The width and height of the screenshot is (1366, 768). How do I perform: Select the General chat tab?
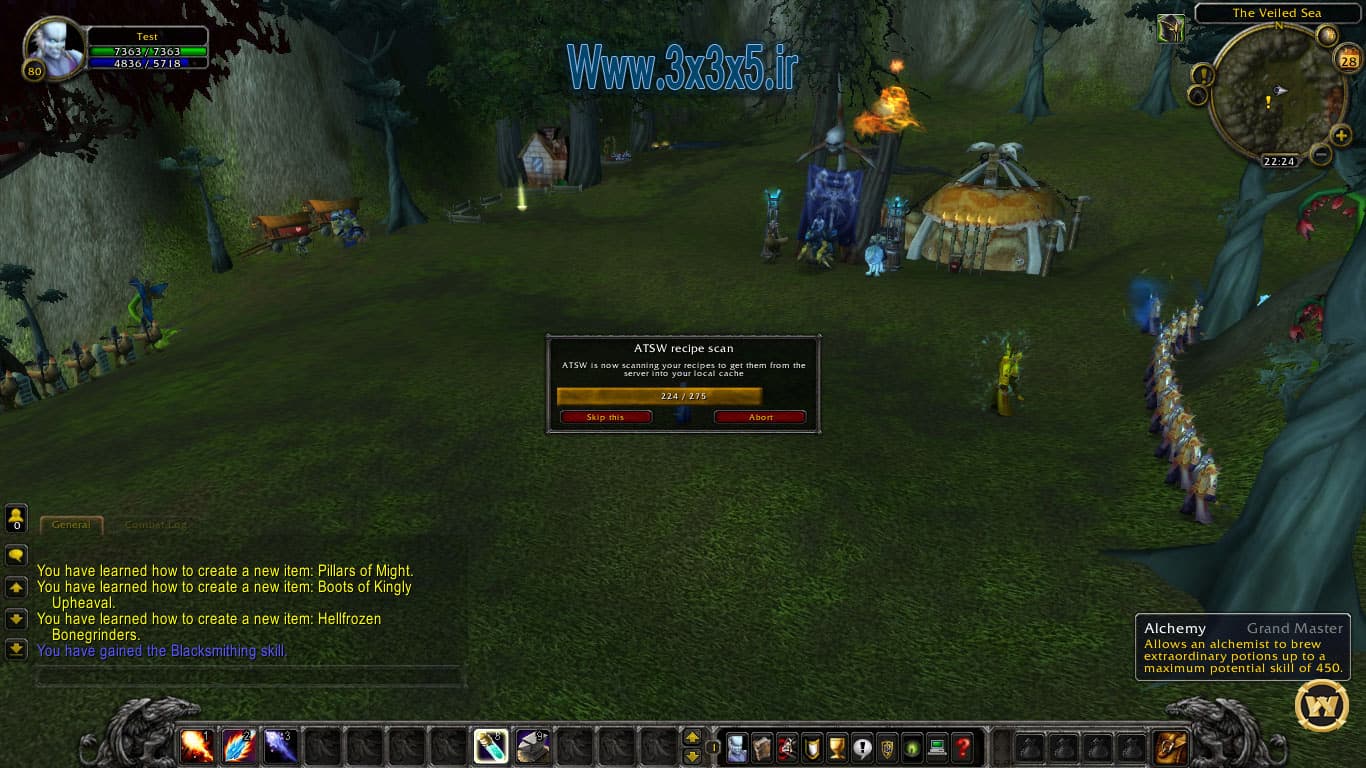click(71, 524)
